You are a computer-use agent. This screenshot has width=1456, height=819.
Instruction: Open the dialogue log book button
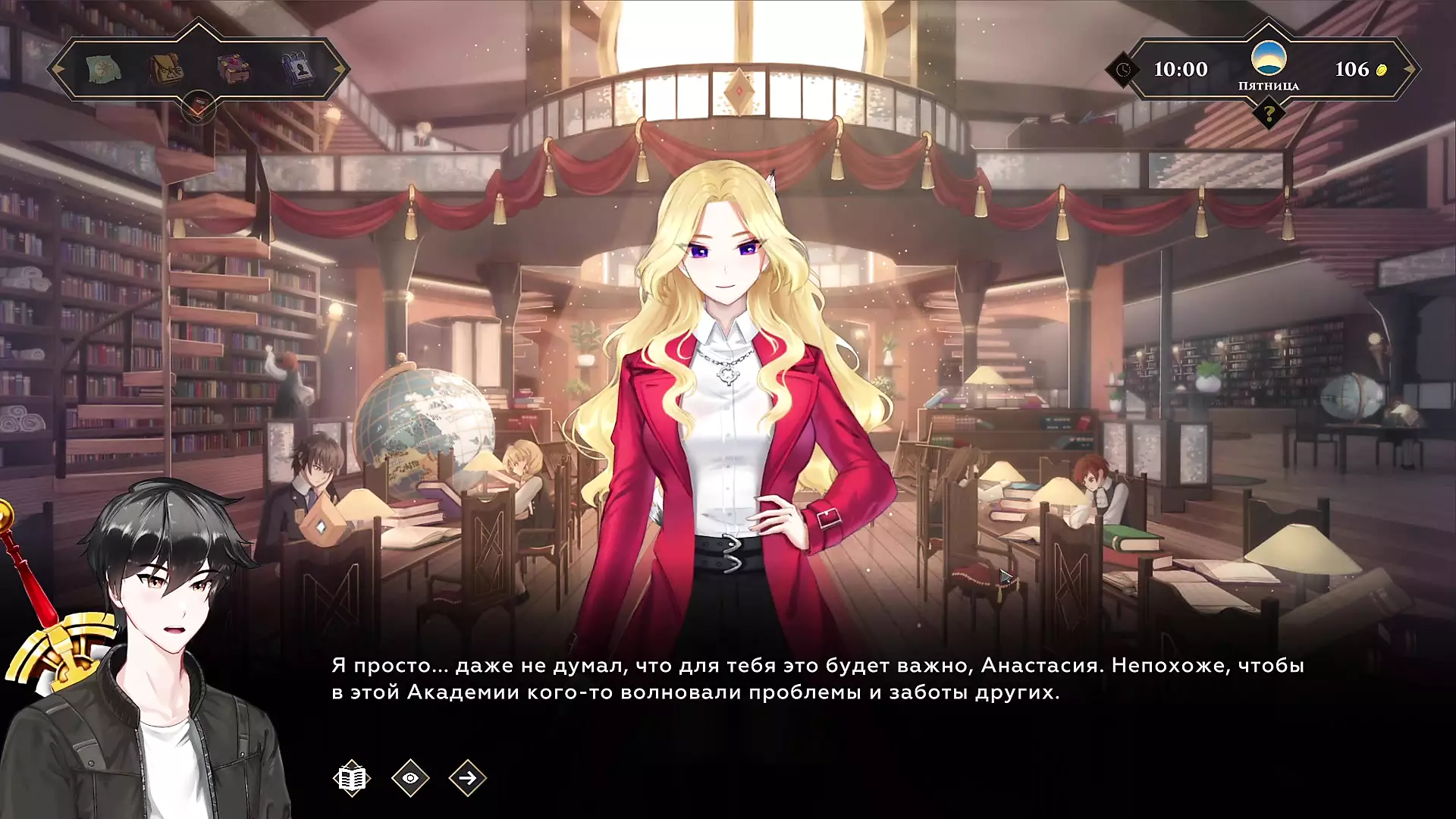click(x=351, y=778)
